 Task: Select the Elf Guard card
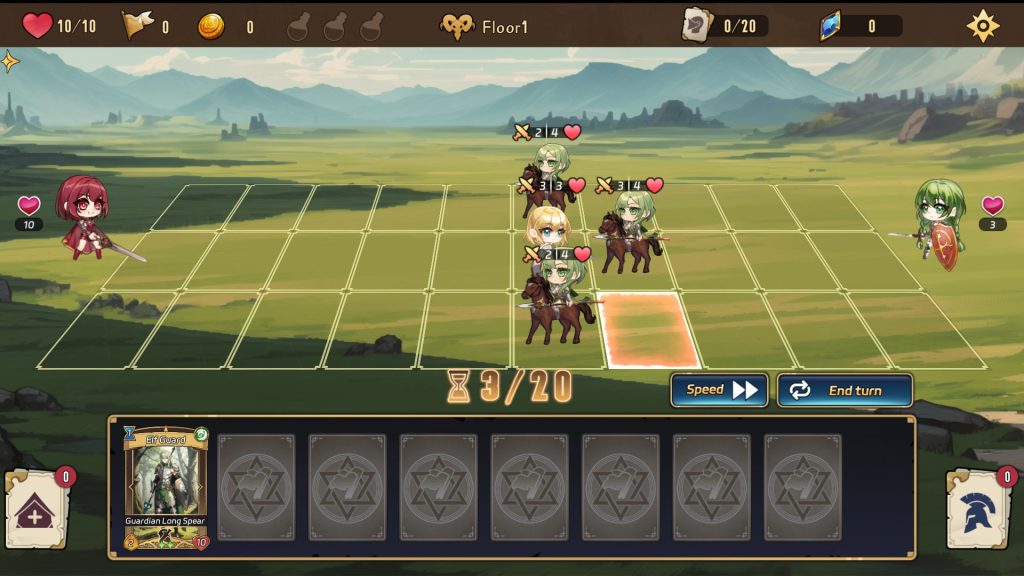[x=166, y=488]
